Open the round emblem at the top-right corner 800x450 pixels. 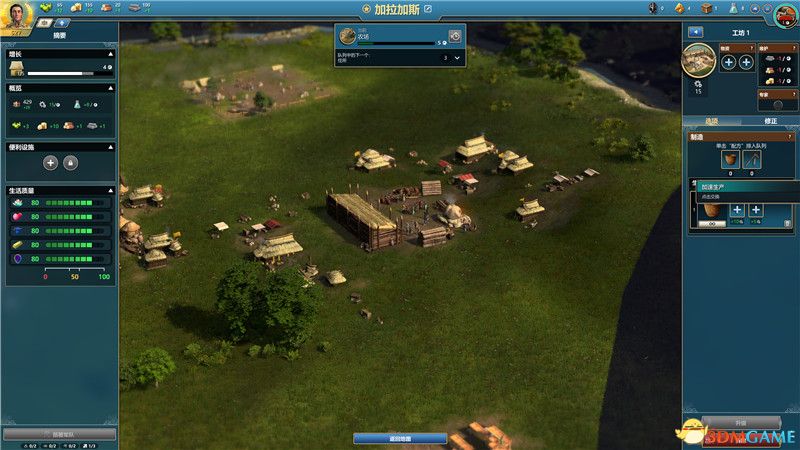point(786,14)
